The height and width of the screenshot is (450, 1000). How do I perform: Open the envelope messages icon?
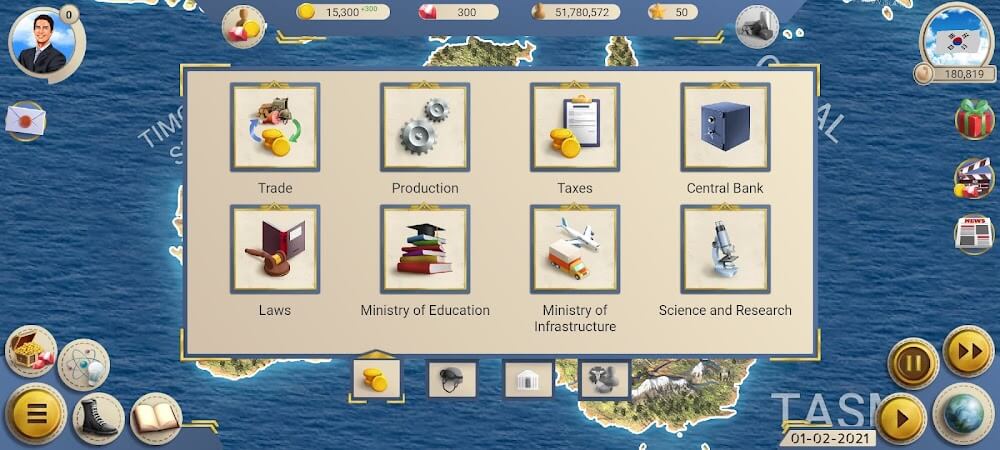25,121
